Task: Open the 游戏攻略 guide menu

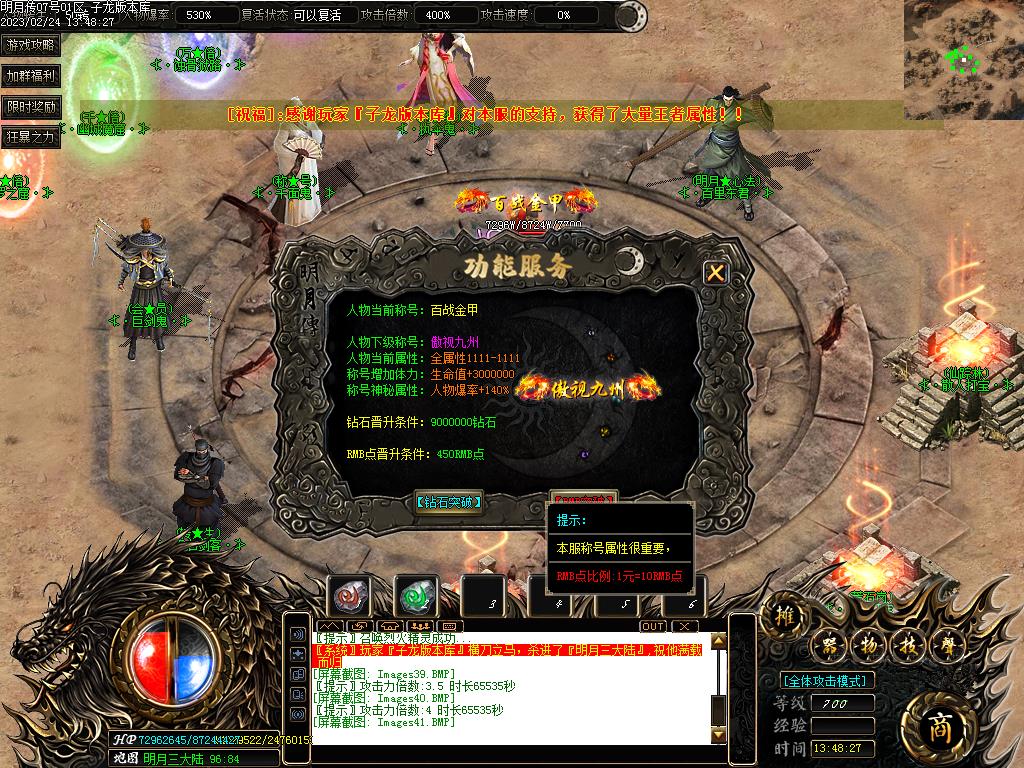Action: [31, 45]
